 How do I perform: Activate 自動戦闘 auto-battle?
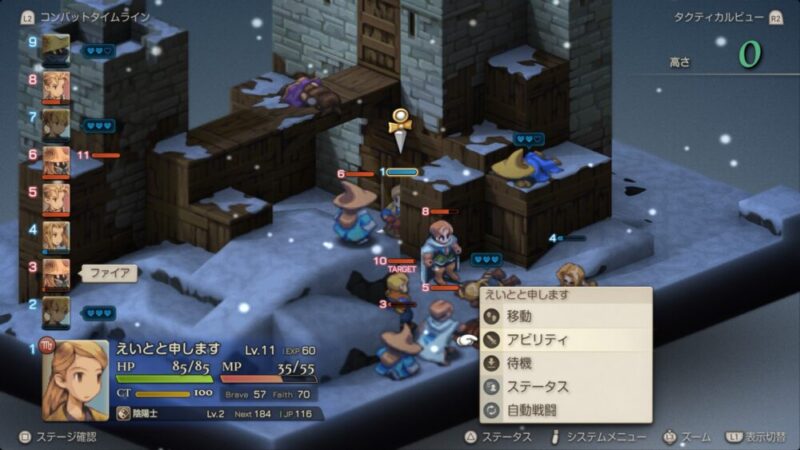point(532,410)
